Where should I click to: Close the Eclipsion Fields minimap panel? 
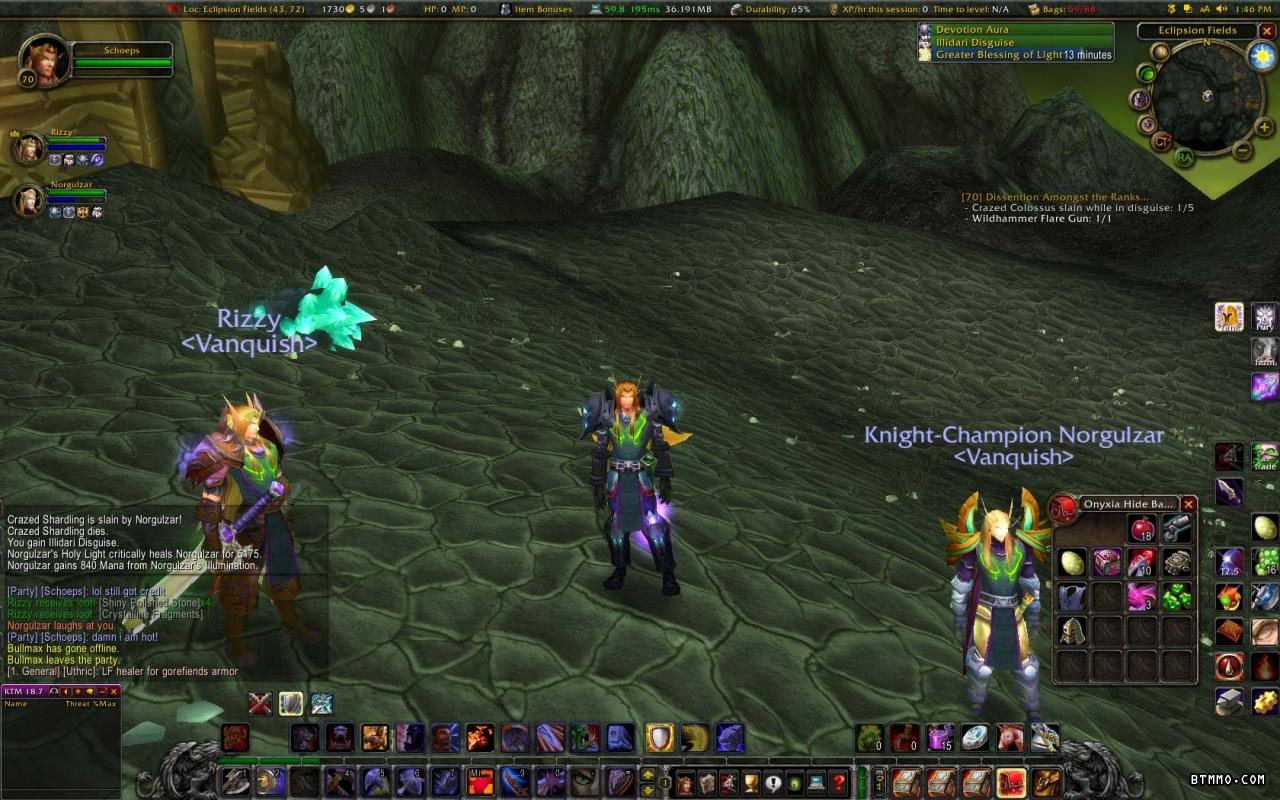(1267, 31)
